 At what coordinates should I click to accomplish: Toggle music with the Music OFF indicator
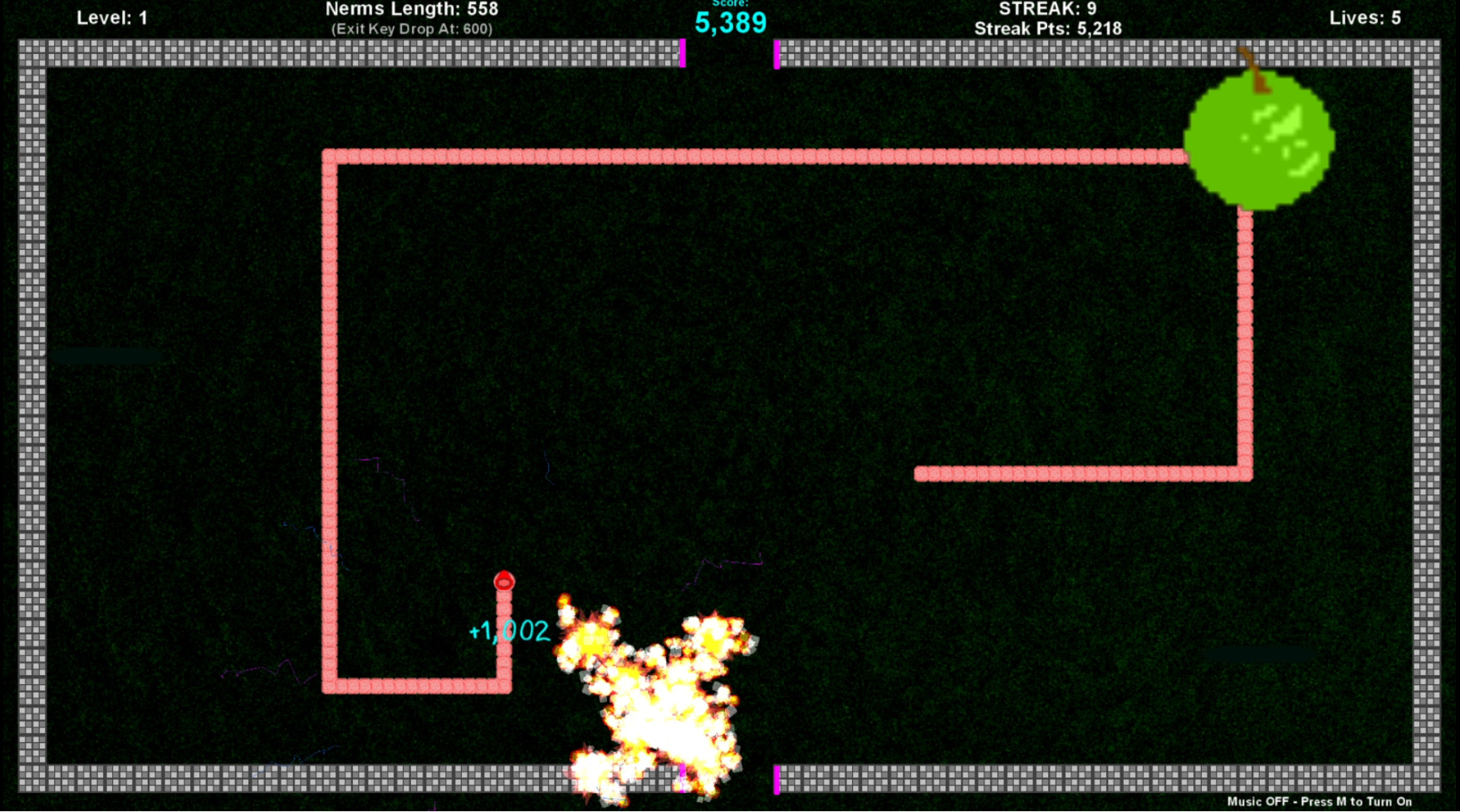point(1259,802)
